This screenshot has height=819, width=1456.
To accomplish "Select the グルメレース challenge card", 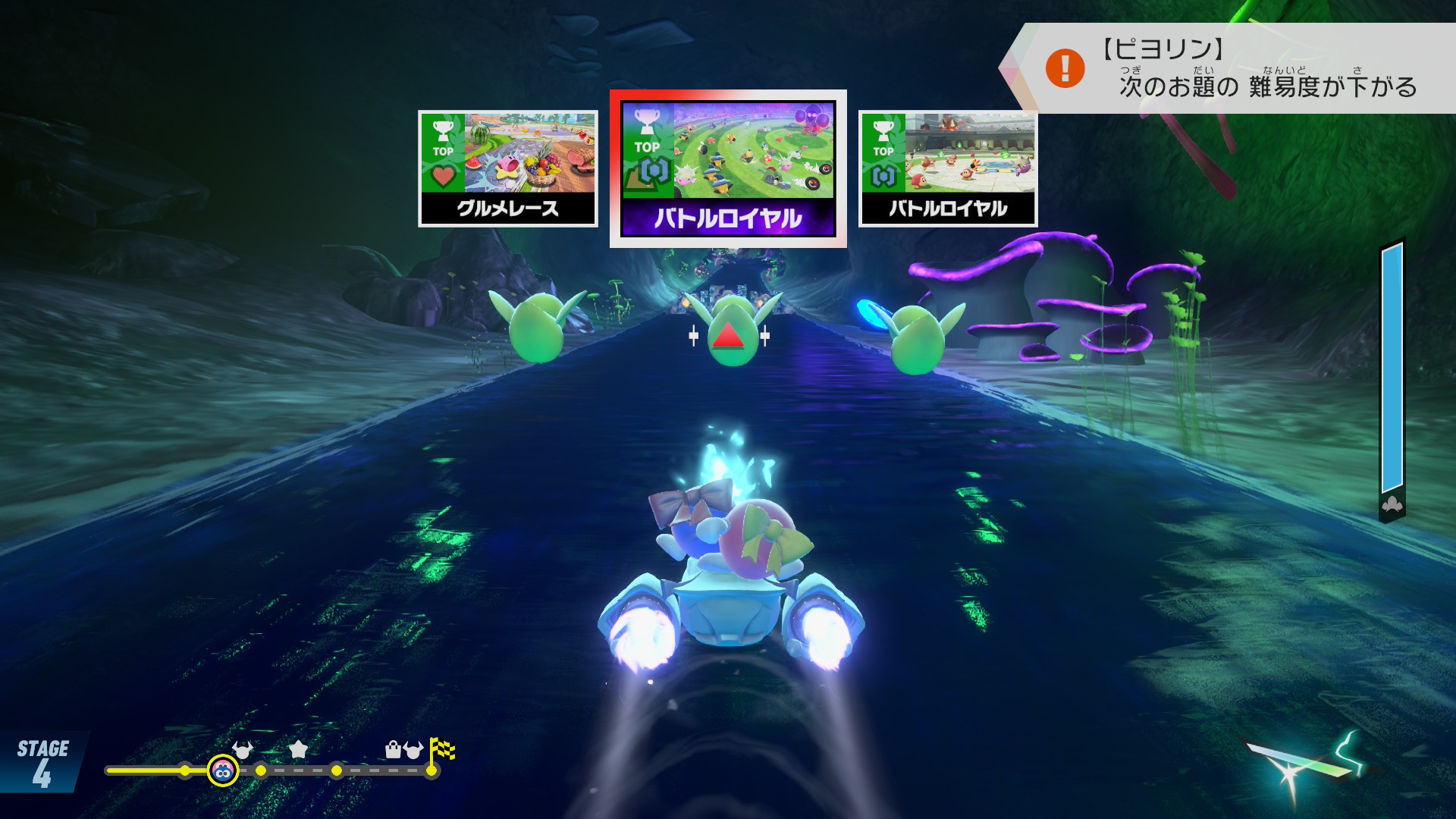I will [x=507, y=168].
